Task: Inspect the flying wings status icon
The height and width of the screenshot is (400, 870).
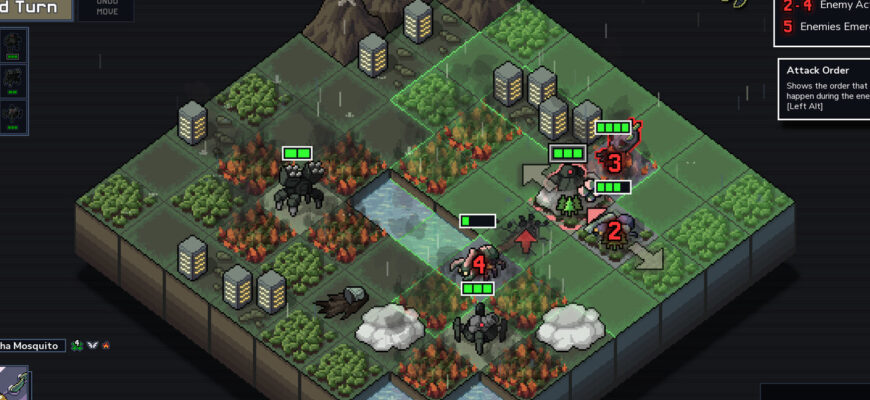Action: [91, 346]
